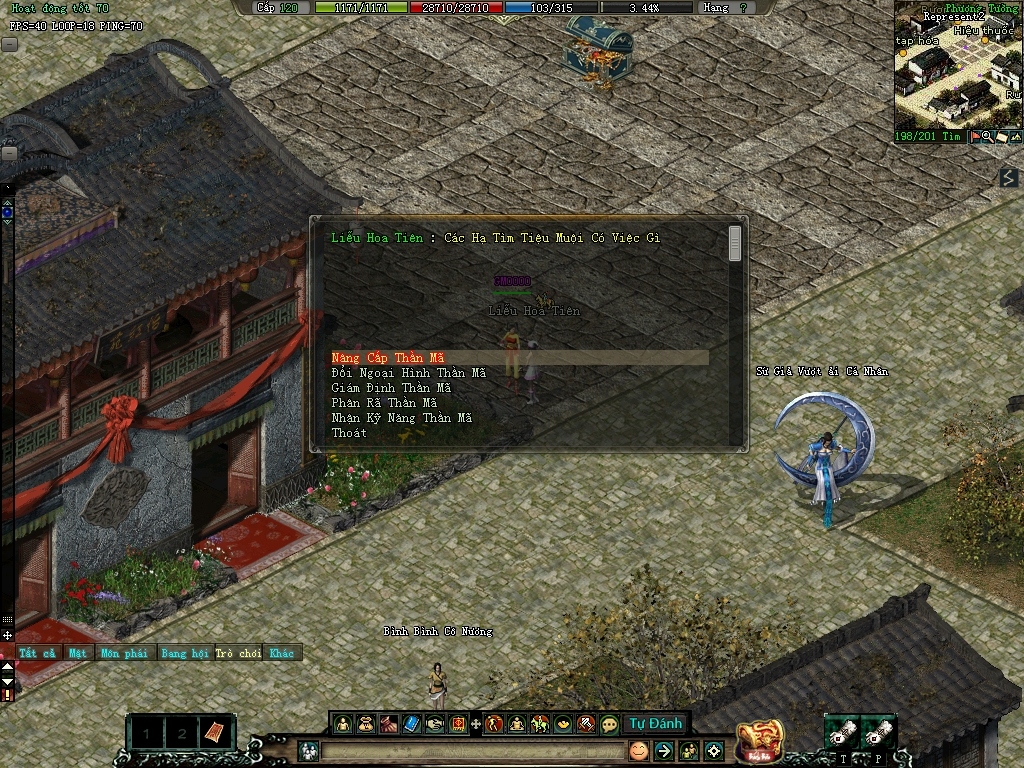Click the chat message input field
This screenshot has height=768, width=1024.
click(x=470, y=751)
